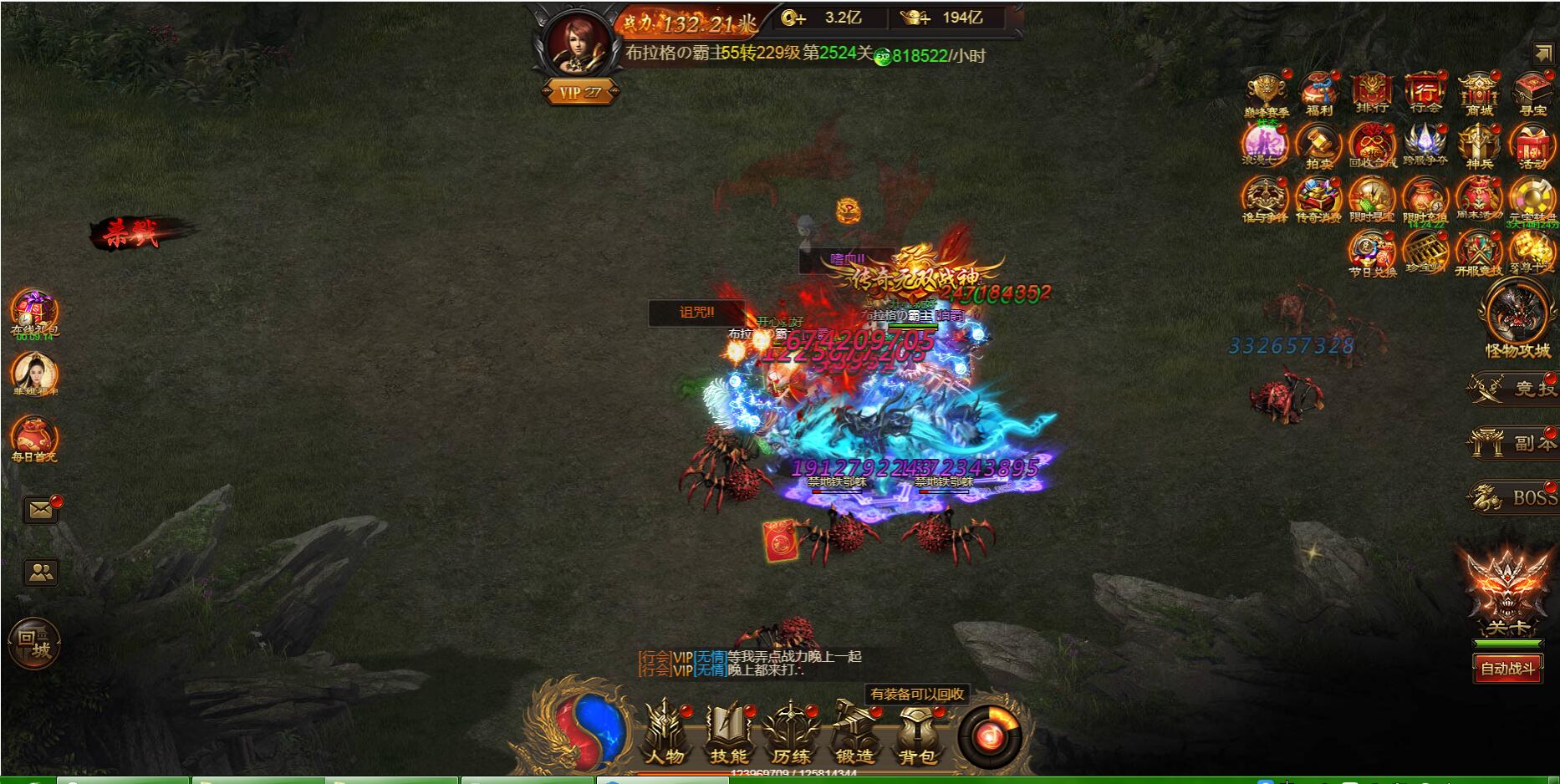Screen dimensions: 1560x784
Task: Open the 背包 backpack
Action: 917,734
